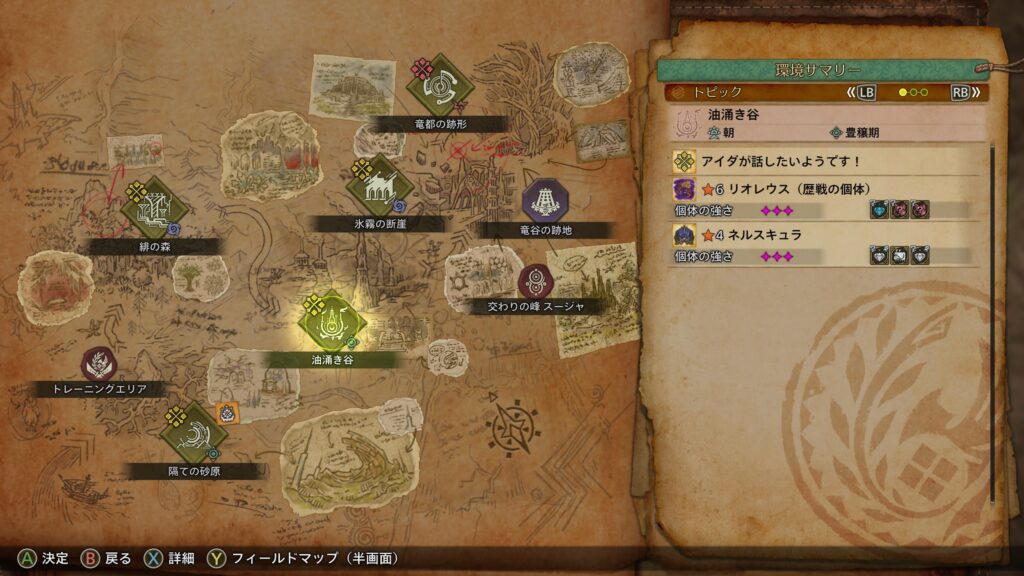This screenshot has height=576, width=1024.
Task: Select the 竜都の跡形 map location
Action: pyautogui.click(x=439, y=88)
